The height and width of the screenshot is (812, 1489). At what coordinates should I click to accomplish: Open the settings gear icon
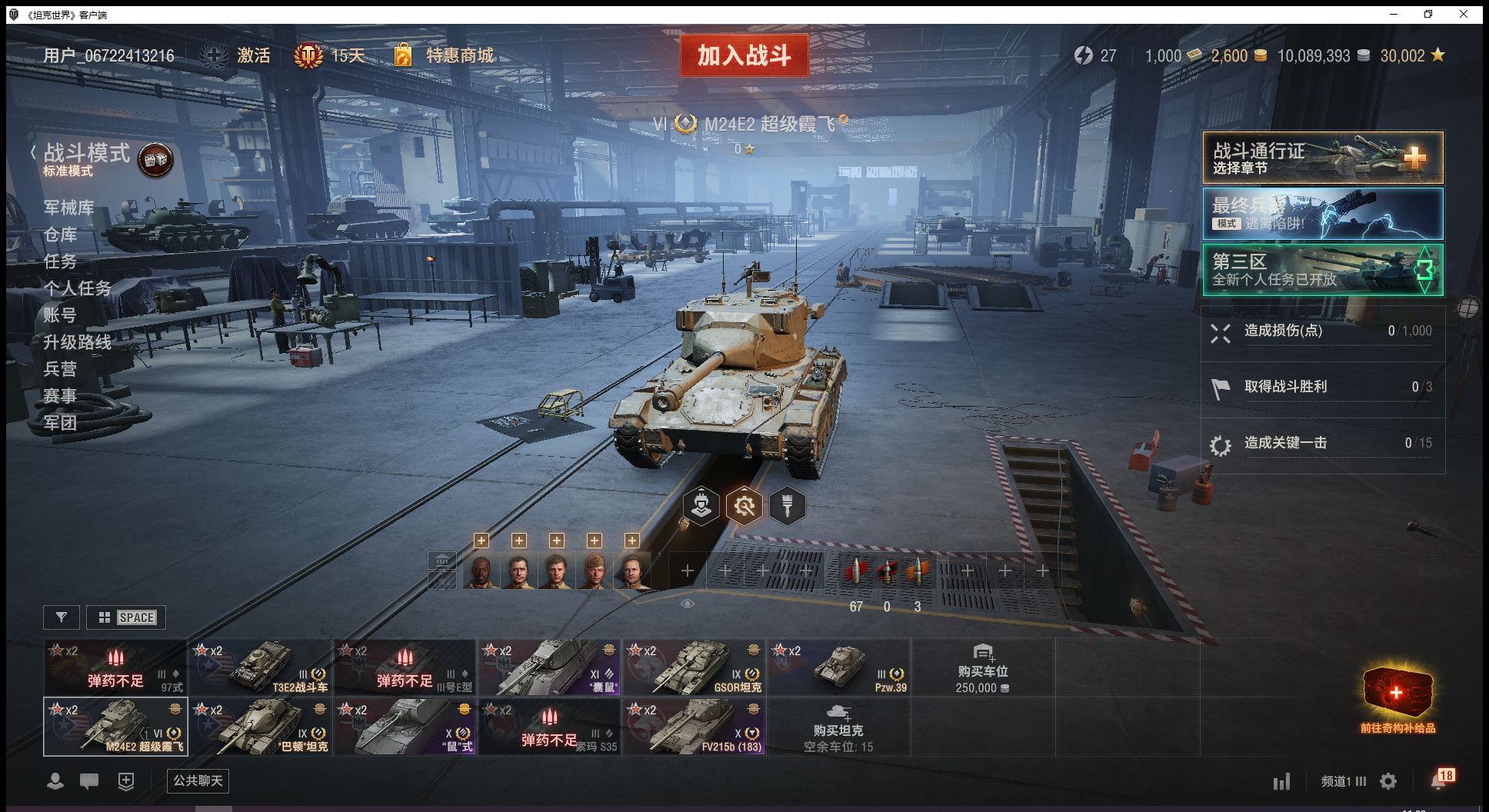(1388, 782)
